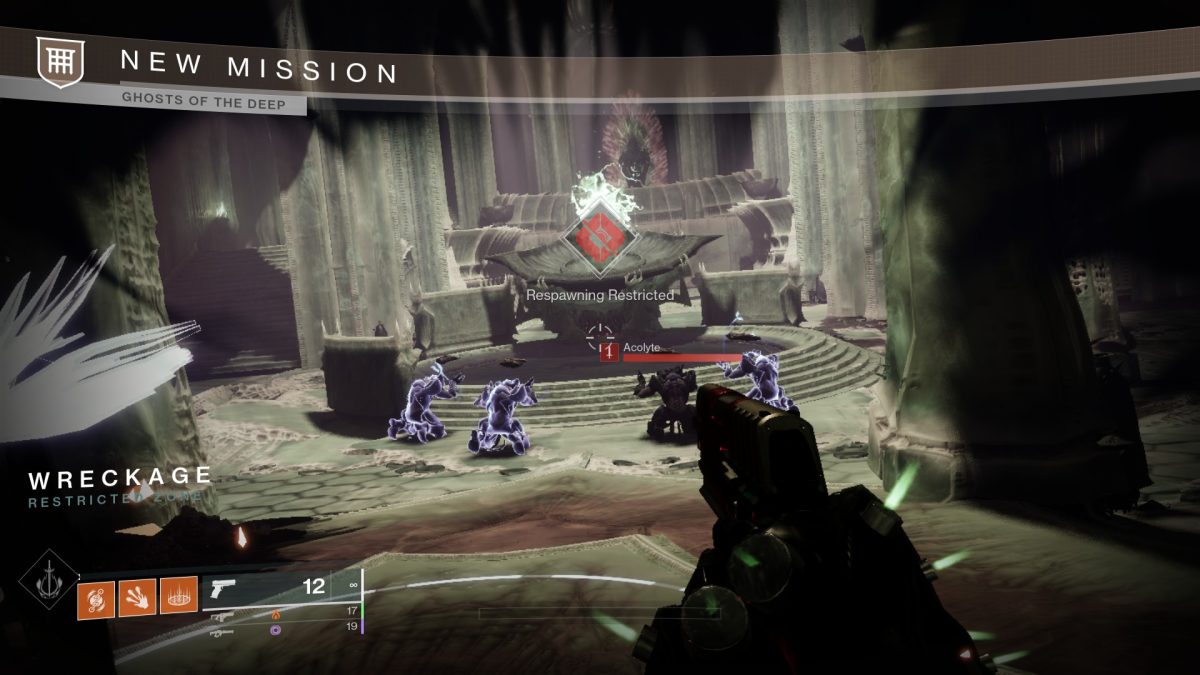Activate the sword super ability diamond
The height and width of the screenshot is (675, 1200).
pyautogui.click(x=47, y=582)
